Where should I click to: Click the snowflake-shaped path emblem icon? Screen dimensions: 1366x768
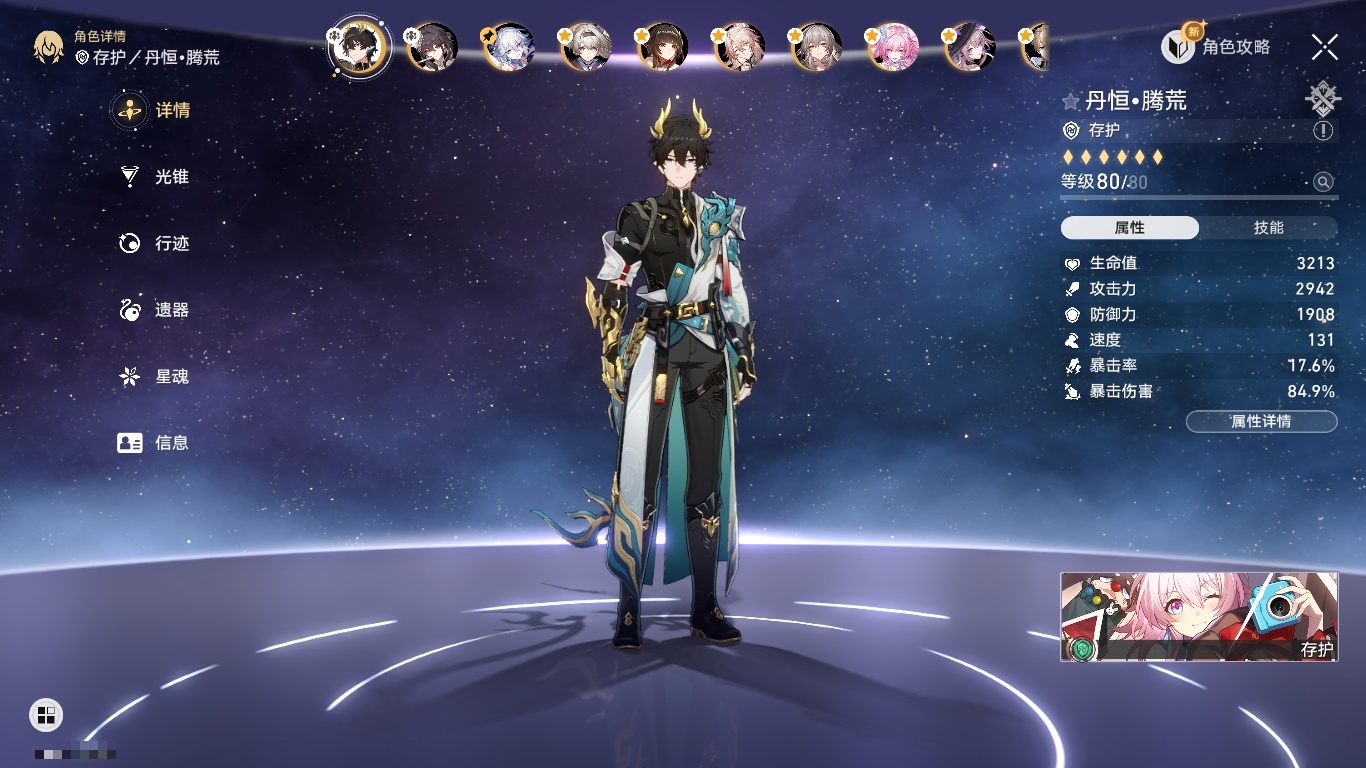1323,98
